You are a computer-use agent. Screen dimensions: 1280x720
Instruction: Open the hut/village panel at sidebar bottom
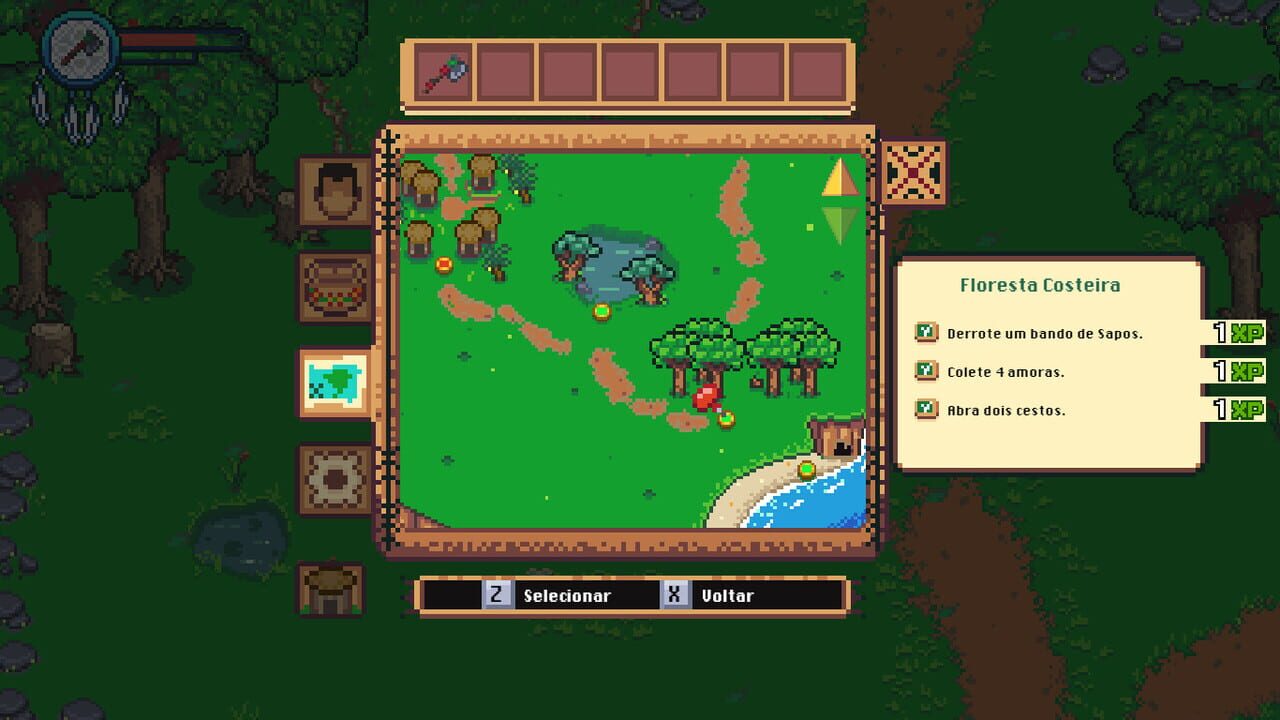point(332,592)
